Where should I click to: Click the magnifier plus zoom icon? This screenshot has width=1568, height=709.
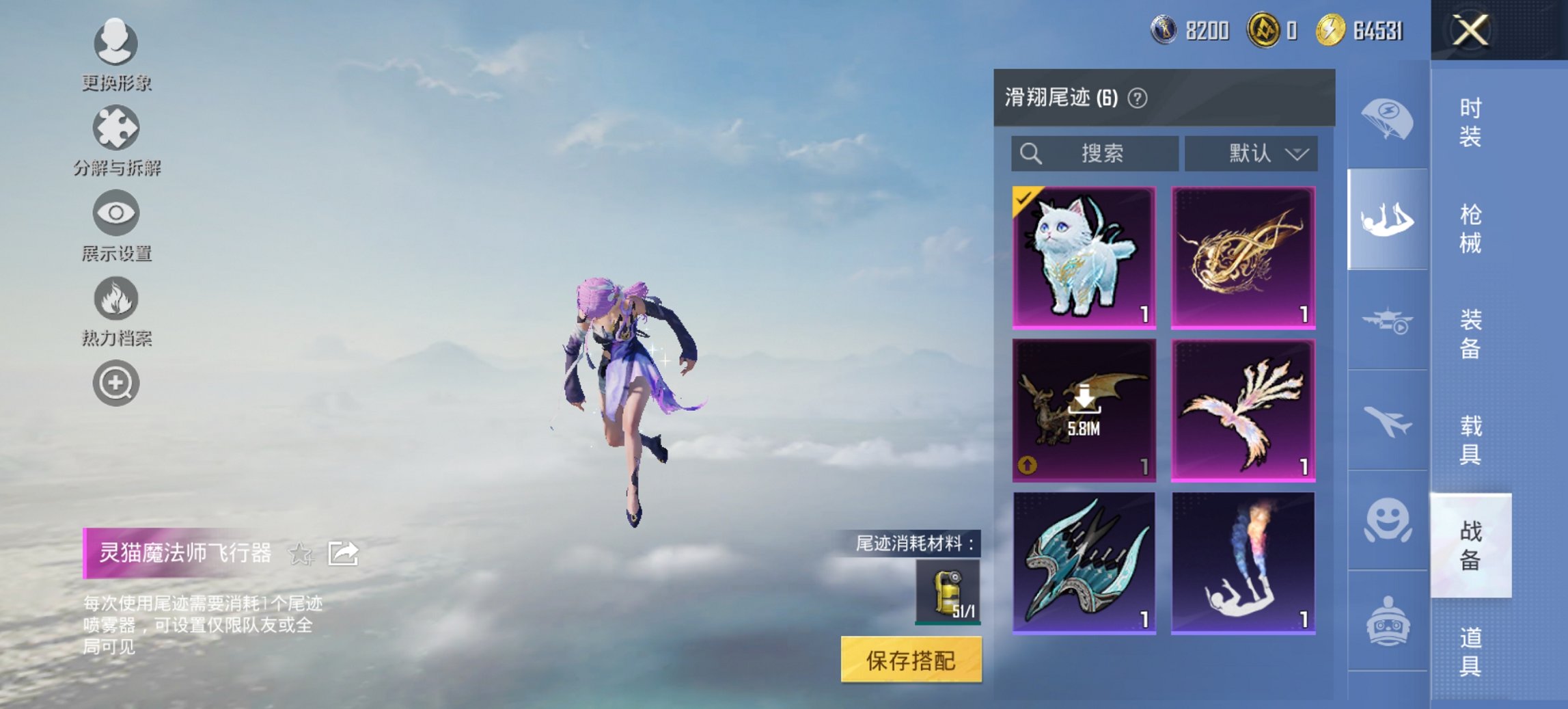click(x=116, y=383)
